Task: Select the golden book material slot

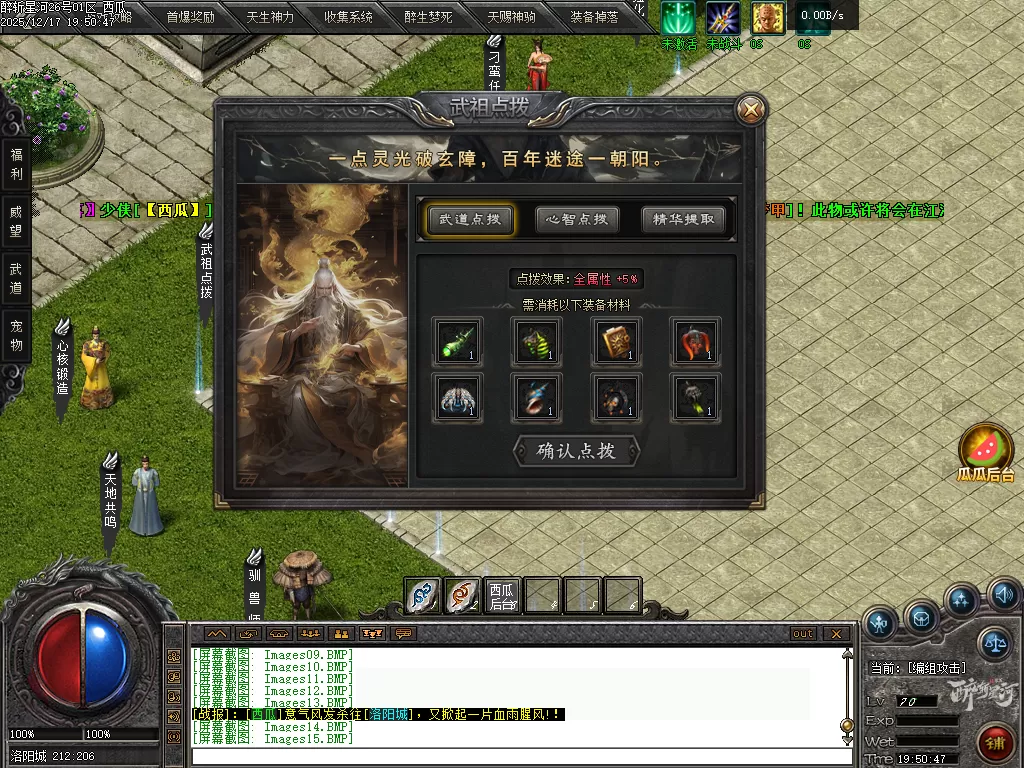Action: [x=616, y=341]
